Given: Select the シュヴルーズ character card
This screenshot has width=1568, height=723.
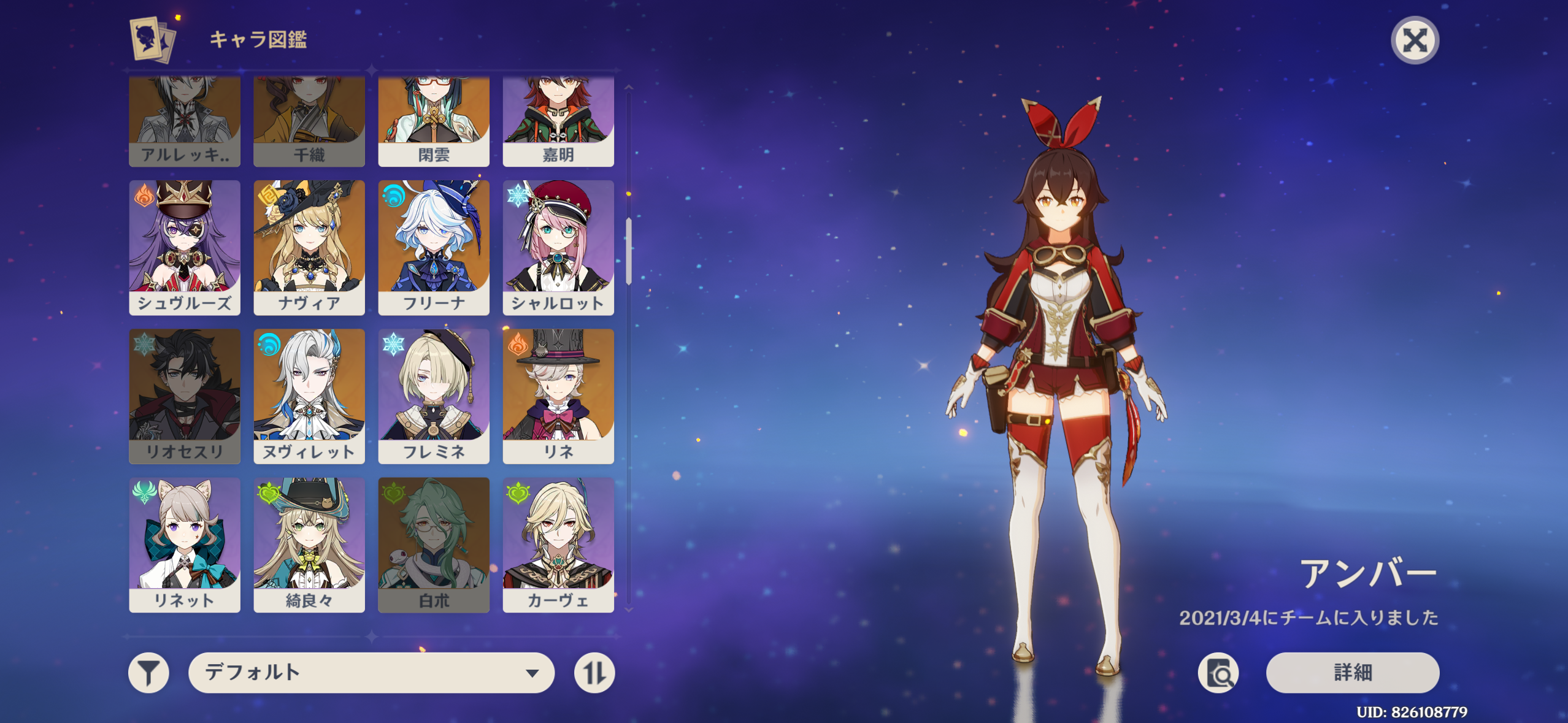Looking at the screenshot, I should pyautogui.click(x=185, y=247).
